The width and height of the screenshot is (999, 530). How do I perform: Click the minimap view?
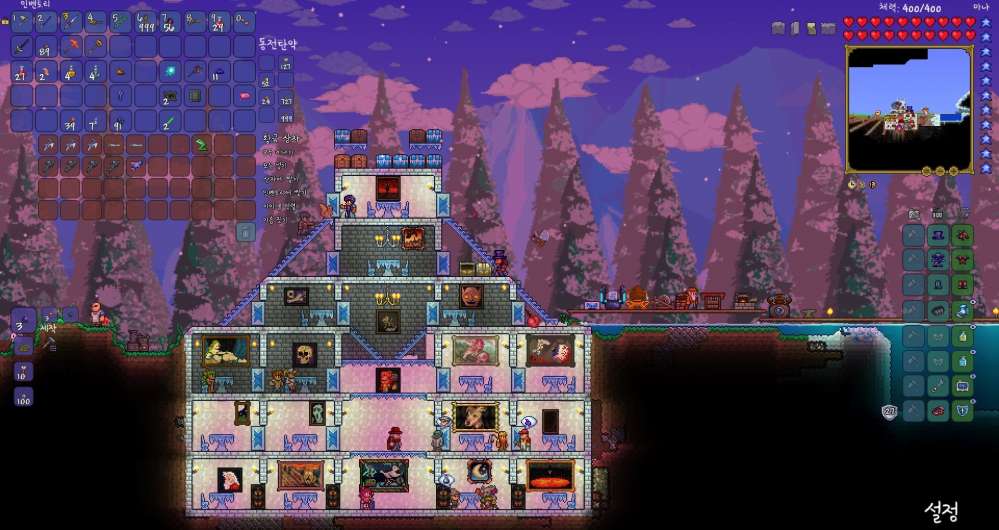(908, 108)
